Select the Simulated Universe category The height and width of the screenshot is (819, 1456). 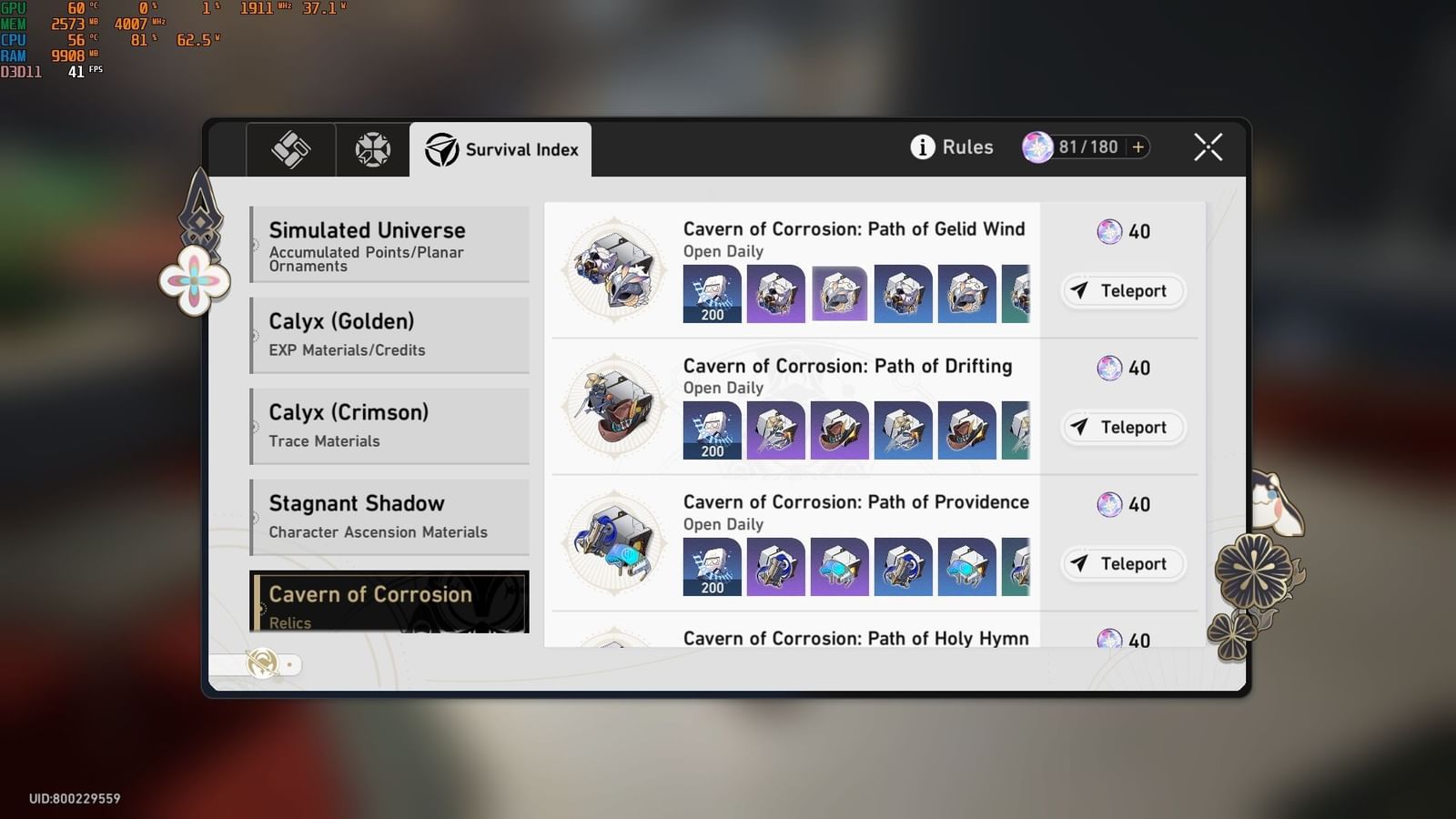tap(389, 244)
